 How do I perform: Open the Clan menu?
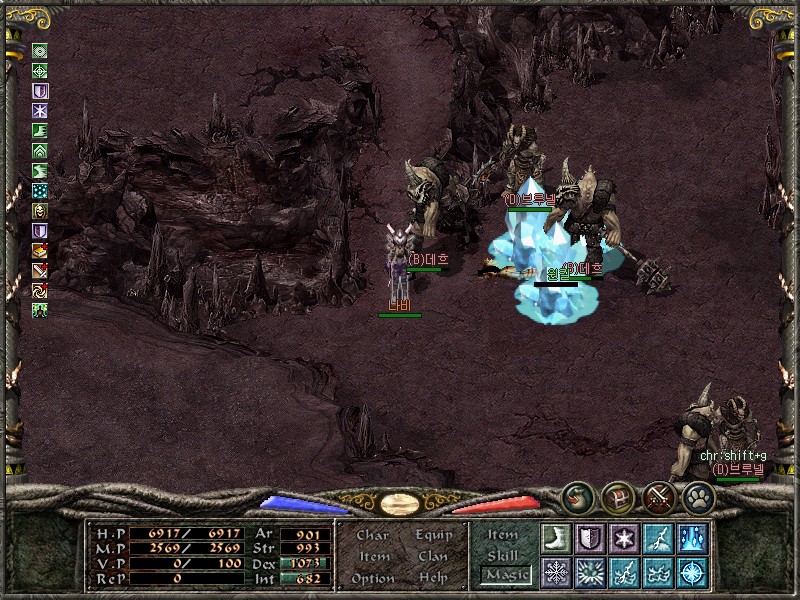tap(434, 556)
